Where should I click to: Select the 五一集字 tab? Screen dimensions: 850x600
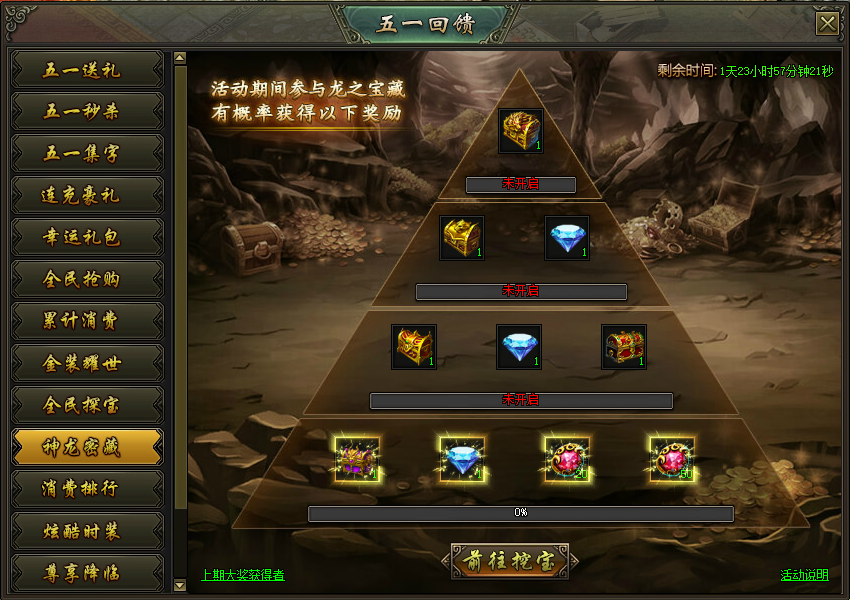(x=87, y=153)
